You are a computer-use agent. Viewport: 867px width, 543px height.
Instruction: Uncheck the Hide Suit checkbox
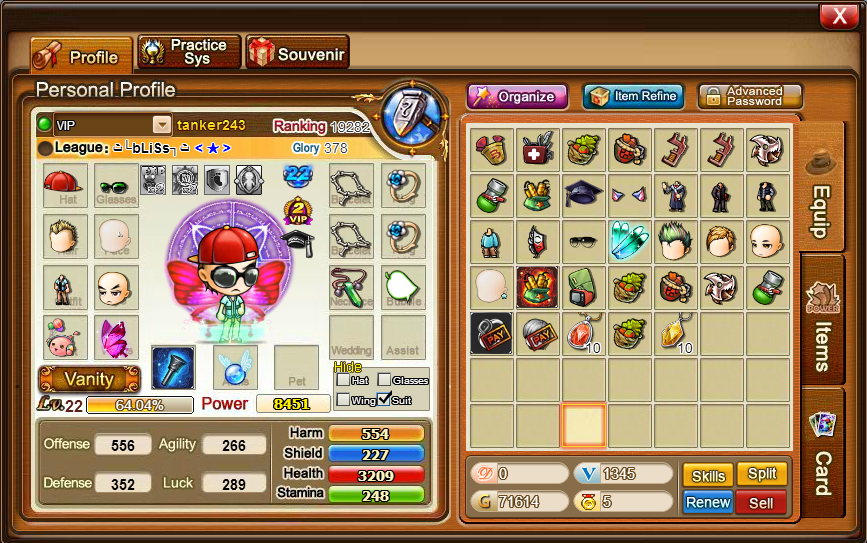pyautogui.click(x=385, y=400)
